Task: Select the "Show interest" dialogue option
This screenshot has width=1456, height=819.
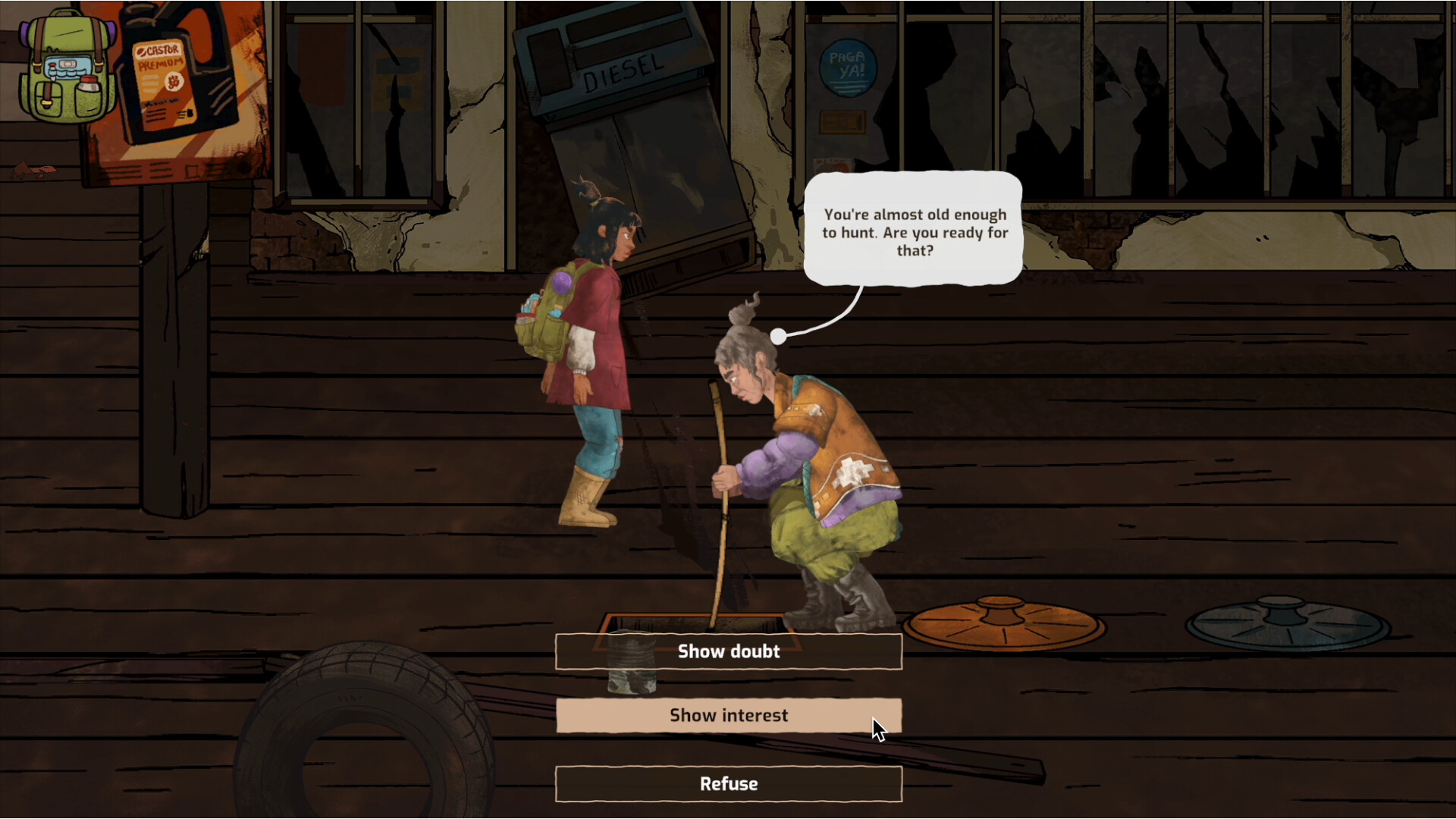Action: (728, 715)
